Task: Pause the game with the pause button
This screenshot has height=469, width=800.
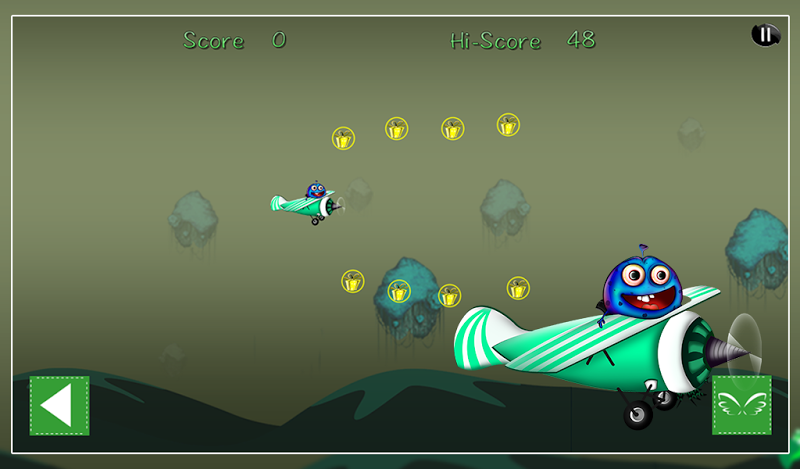Action: 765,35
